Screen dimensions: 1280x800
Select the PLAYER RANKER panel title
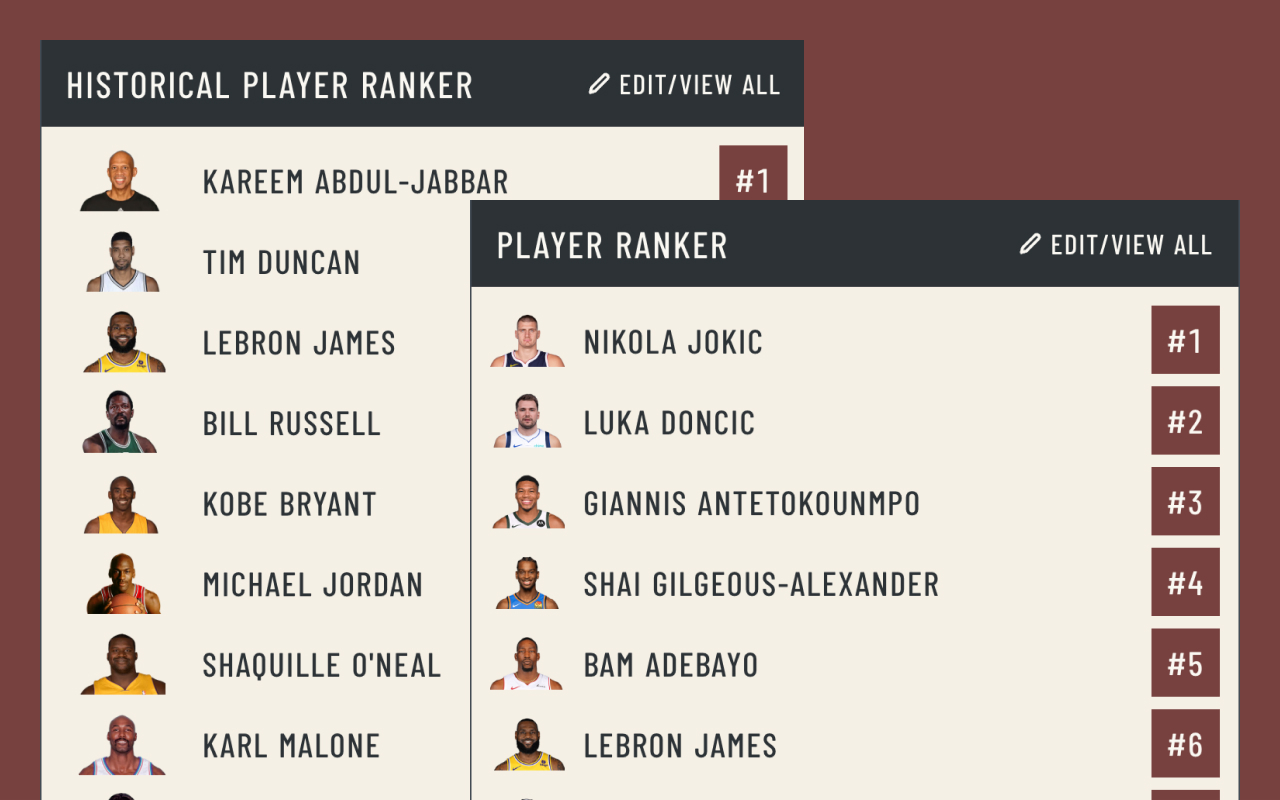612,243
